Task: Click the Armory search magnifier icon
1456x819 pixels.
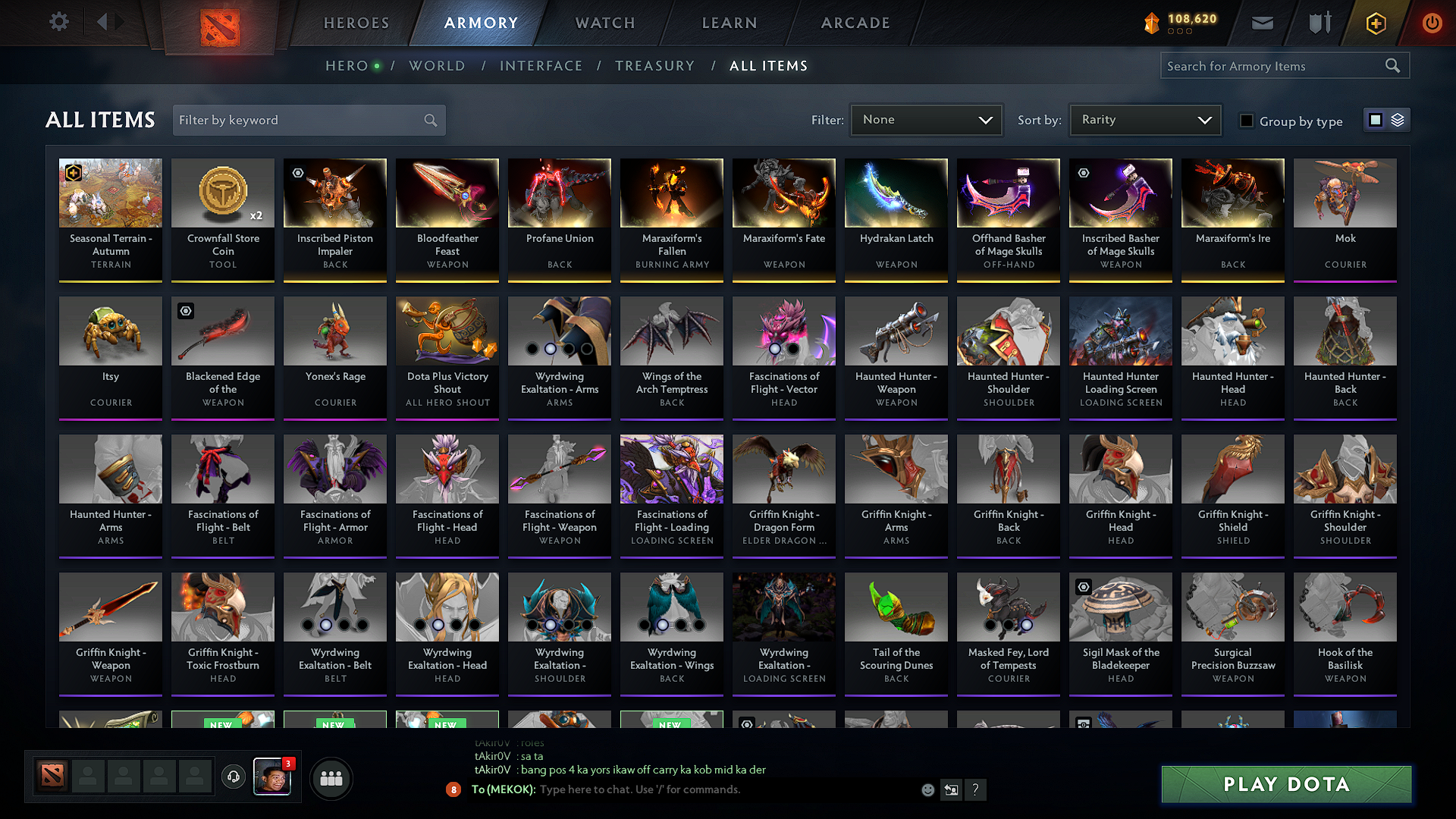Action: click(1394, 65)
